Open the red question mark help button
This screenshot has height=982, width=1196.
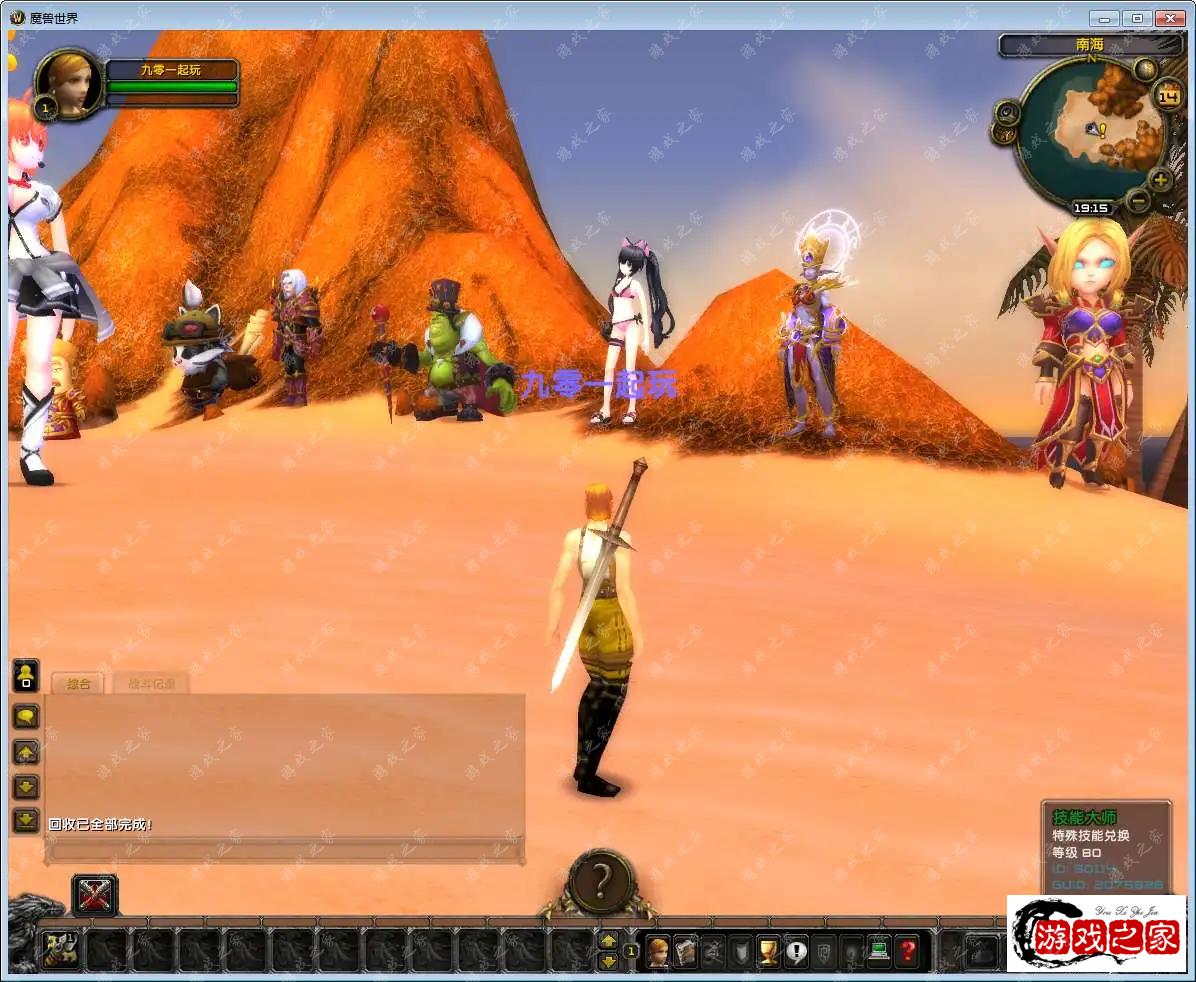(906, 950)
